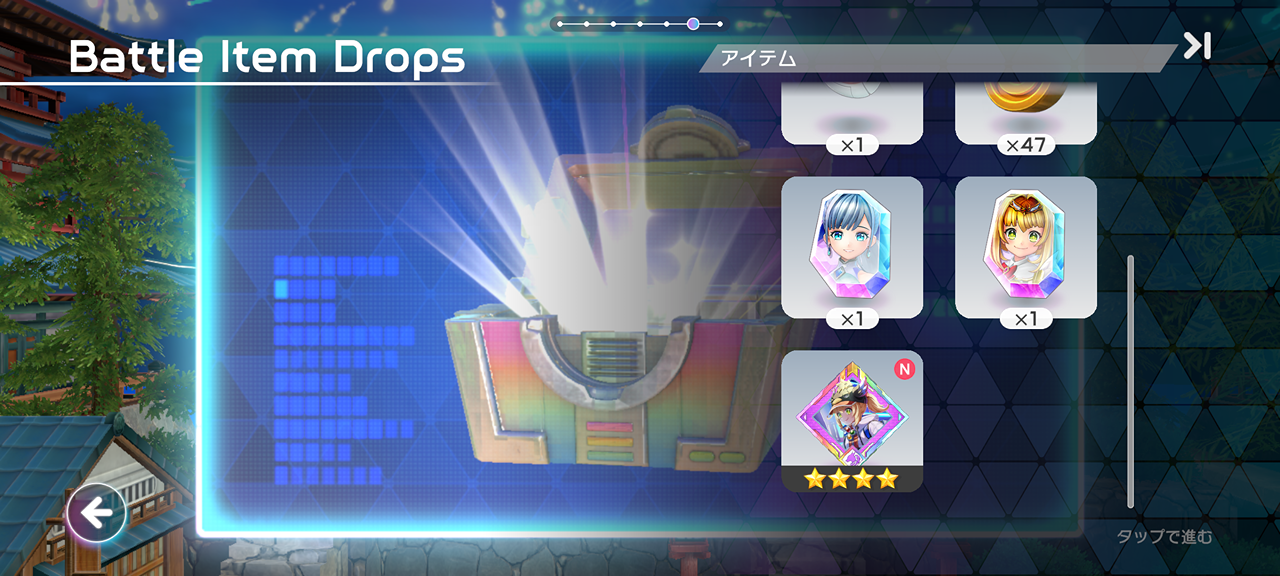Click the item list scrollbar
The image size is (1280, 576).
coord(1131,380)
